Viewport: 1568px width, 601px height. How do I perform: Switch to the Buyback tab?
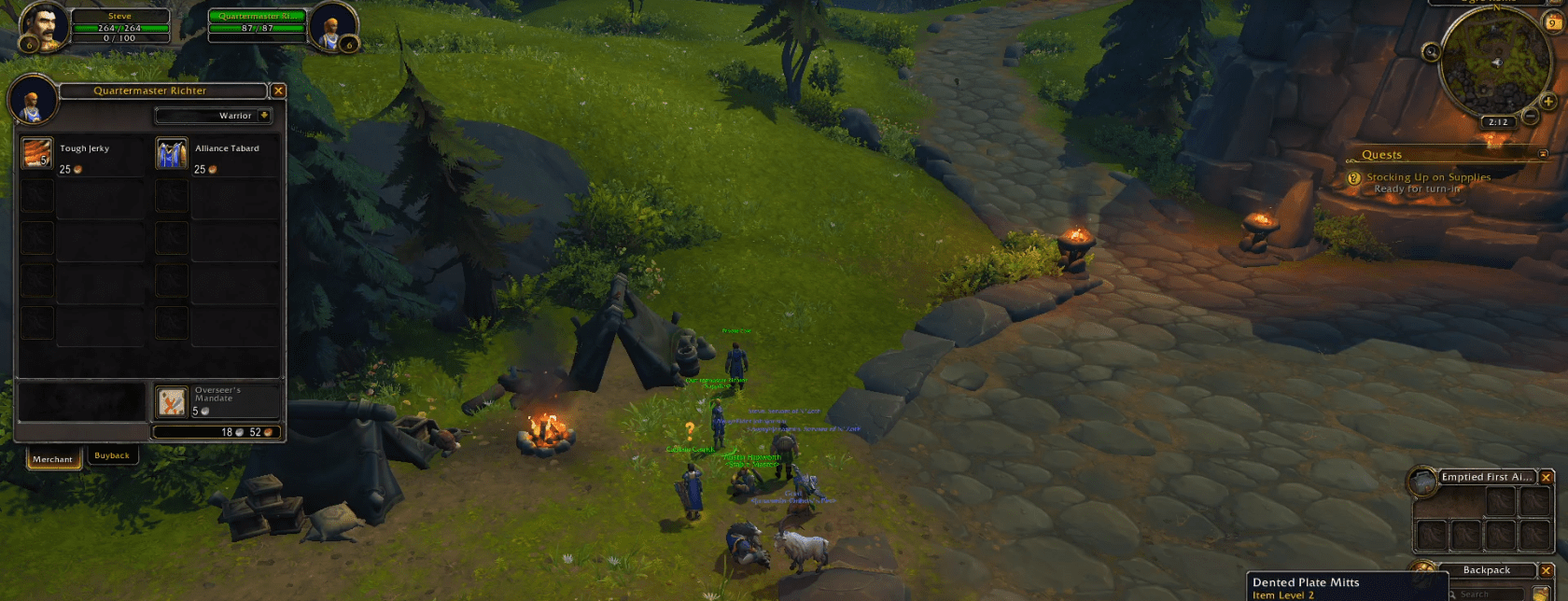tap(112, 455)
